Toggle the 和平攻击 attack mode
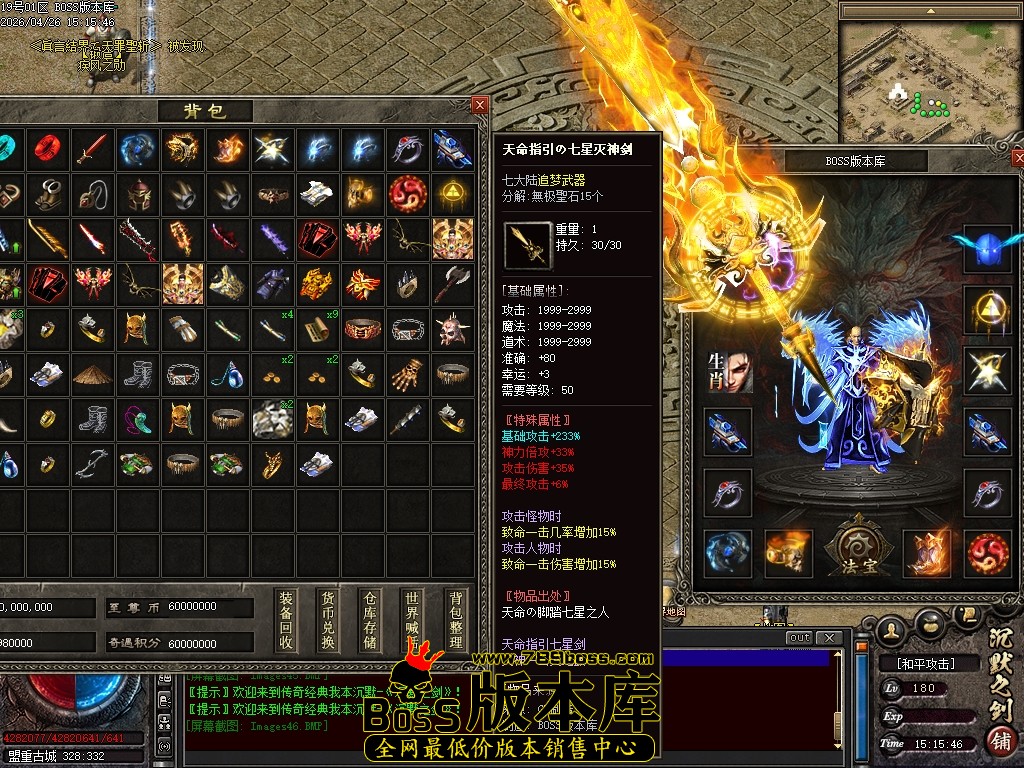 (917, 663)
